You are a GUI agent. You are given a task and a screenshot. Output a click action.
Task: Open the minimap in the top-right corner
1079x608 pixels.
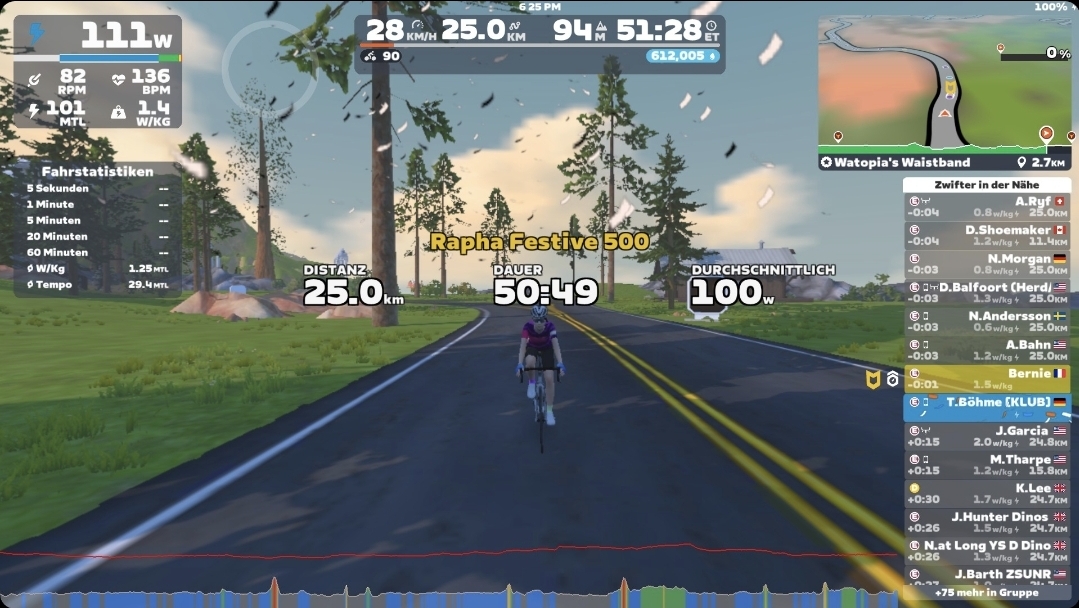coord(943,83)
